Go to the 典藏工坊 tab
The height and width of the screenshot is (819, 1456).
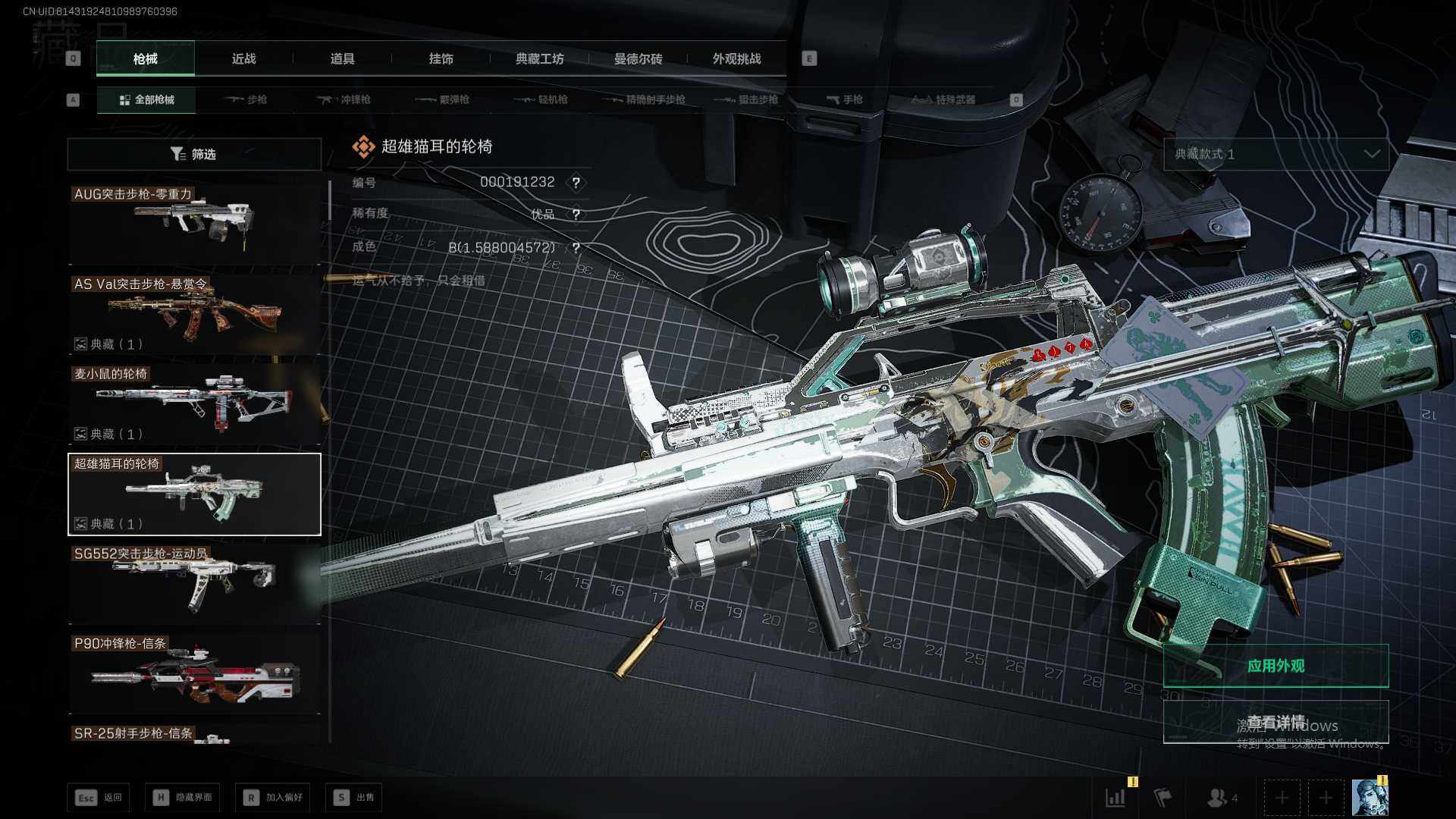[539, 59]
